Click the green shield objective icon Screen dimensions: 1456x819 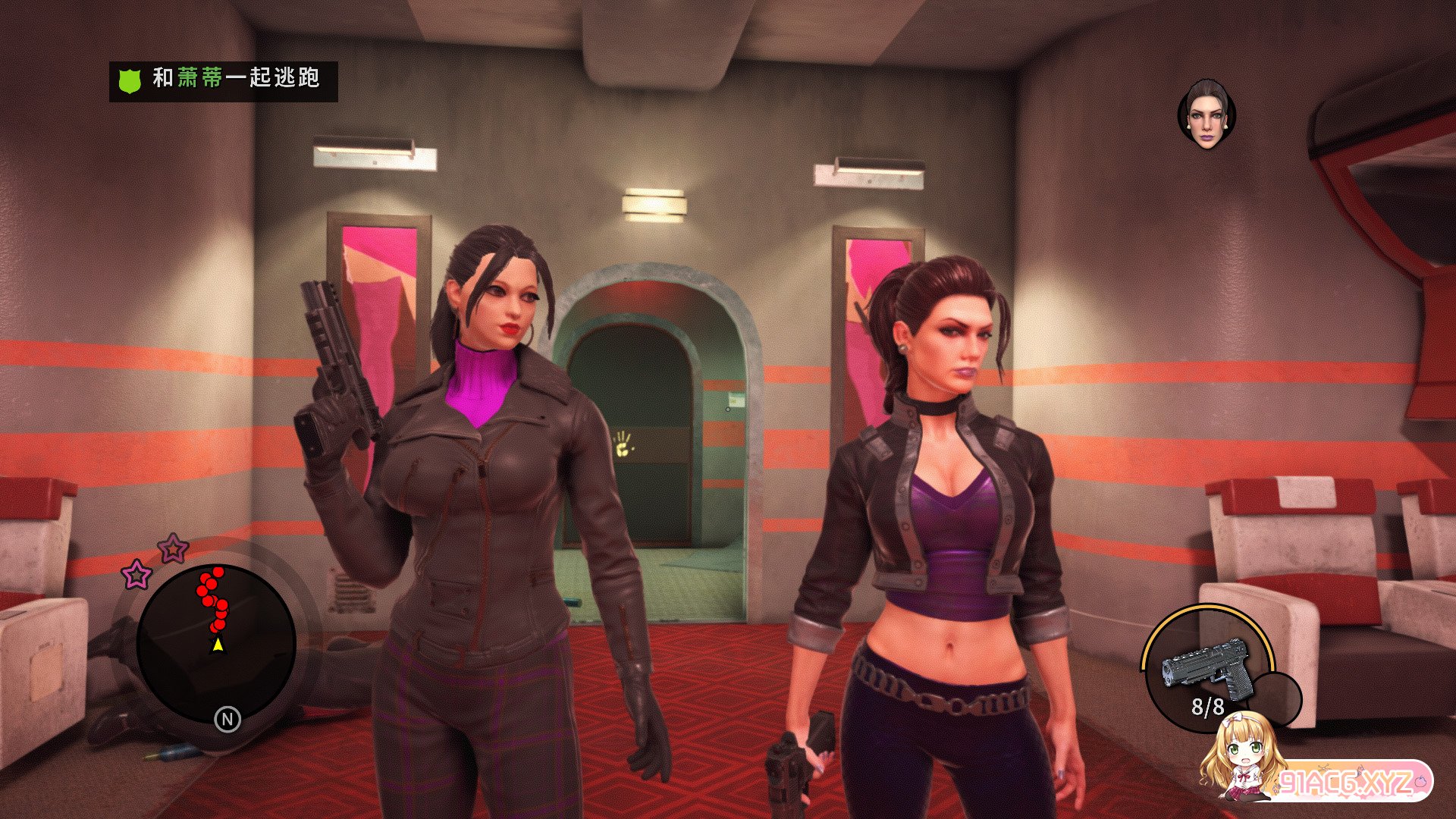(x=130, y=80)
